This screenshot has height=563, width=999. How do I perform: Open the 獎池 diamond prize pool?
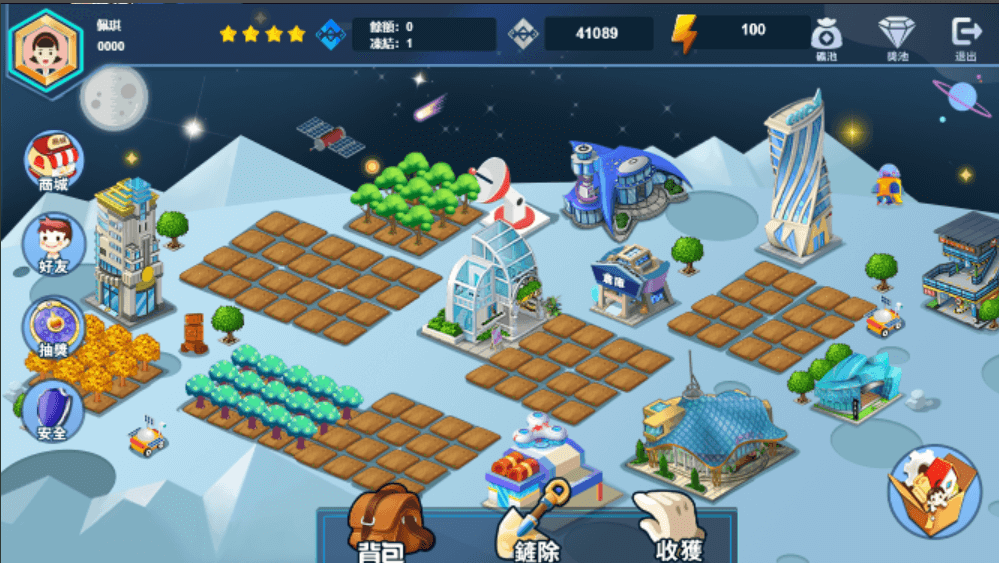click(896, 38)
